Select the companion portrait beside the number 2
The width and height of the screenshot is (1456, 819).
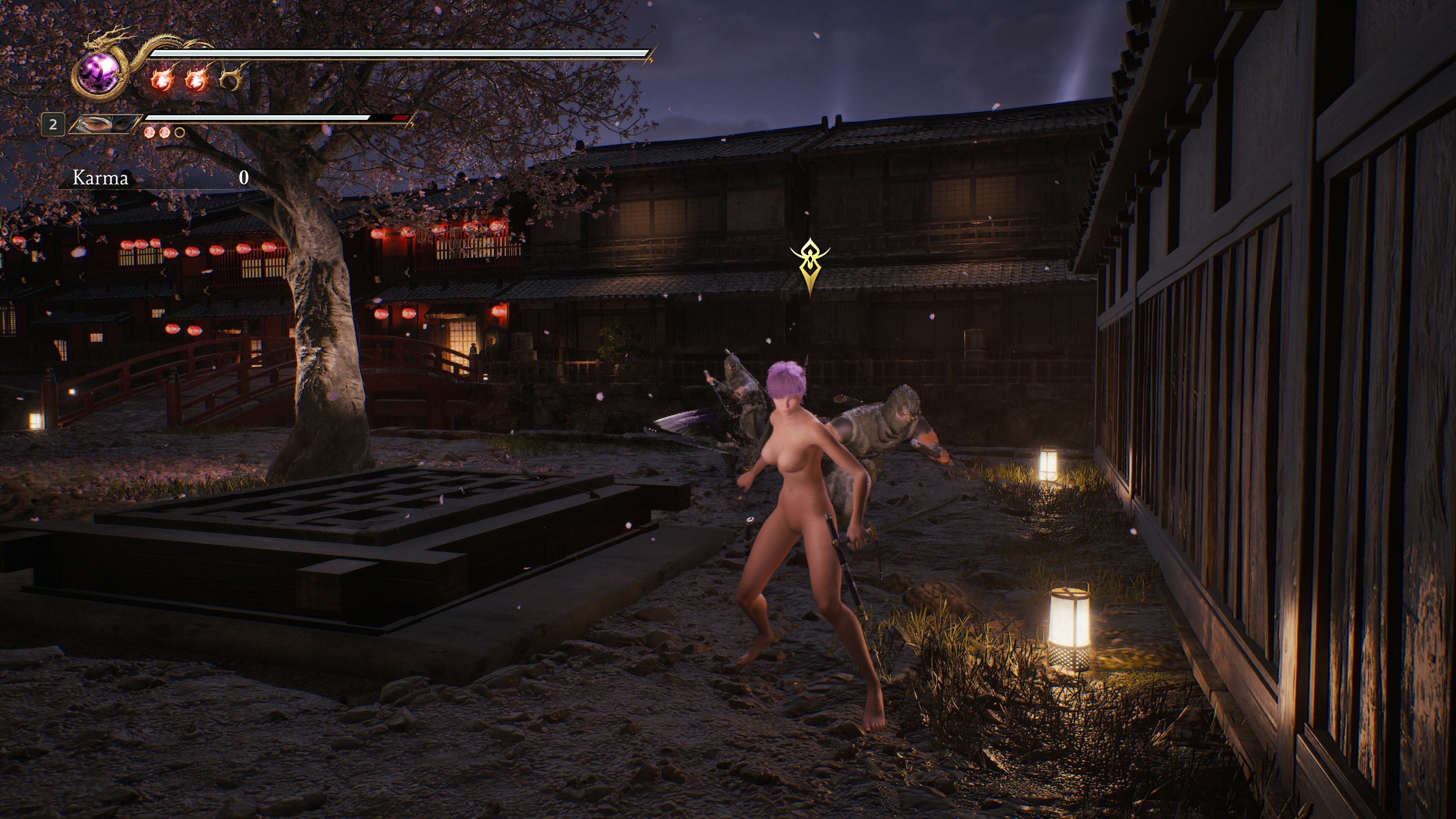tap(105, 124)
